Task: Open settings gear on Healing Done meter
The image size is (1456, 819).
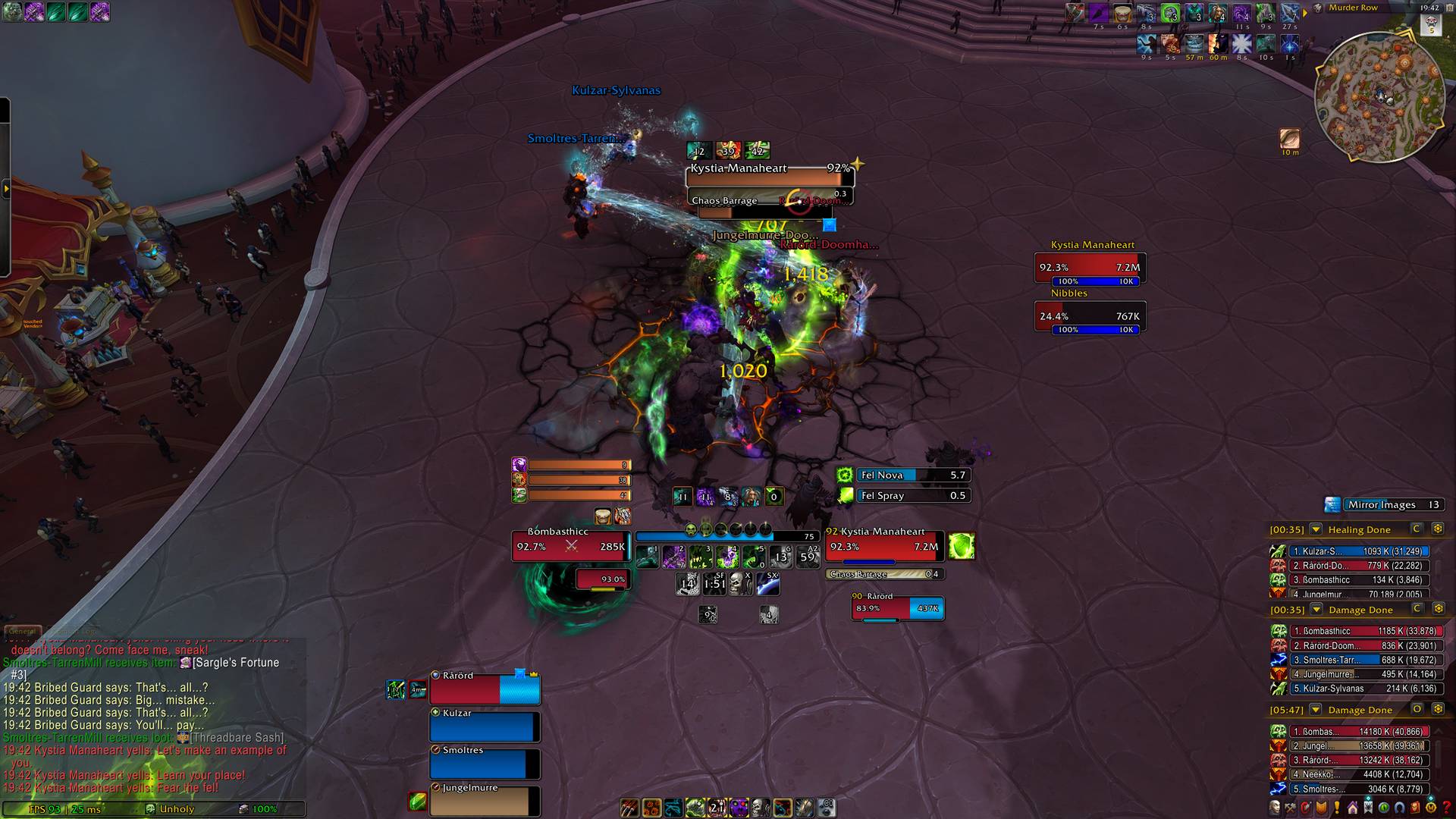Action: (1437, 529)
